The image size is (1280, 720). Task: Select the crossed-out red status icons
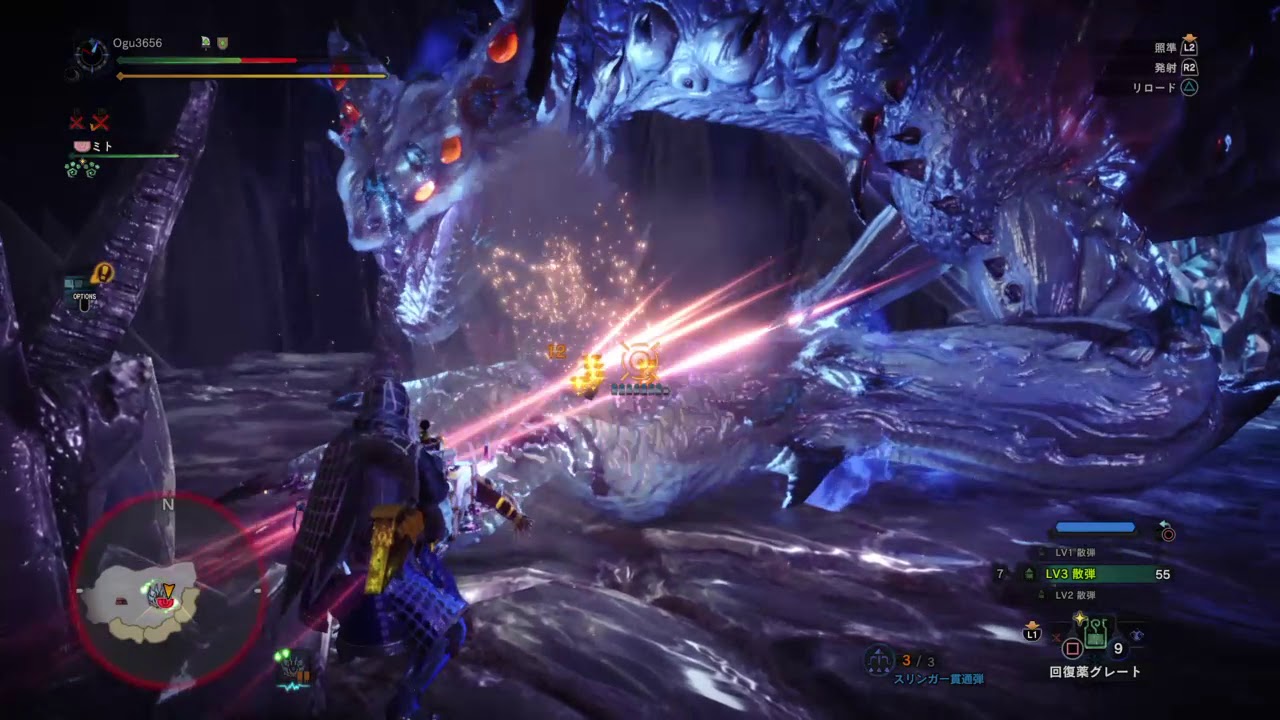89,122
